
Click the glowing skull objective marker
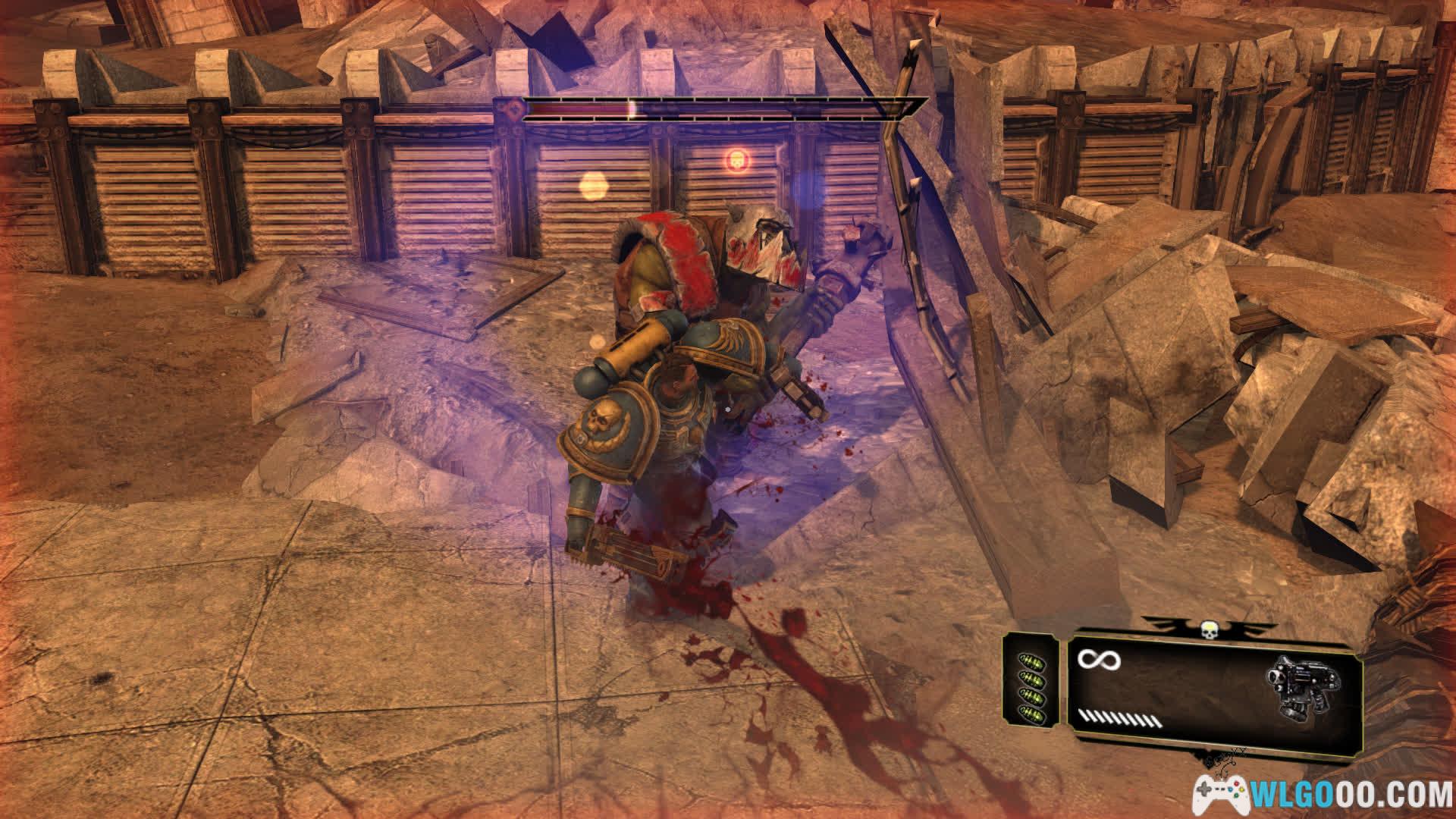point(734,160)
